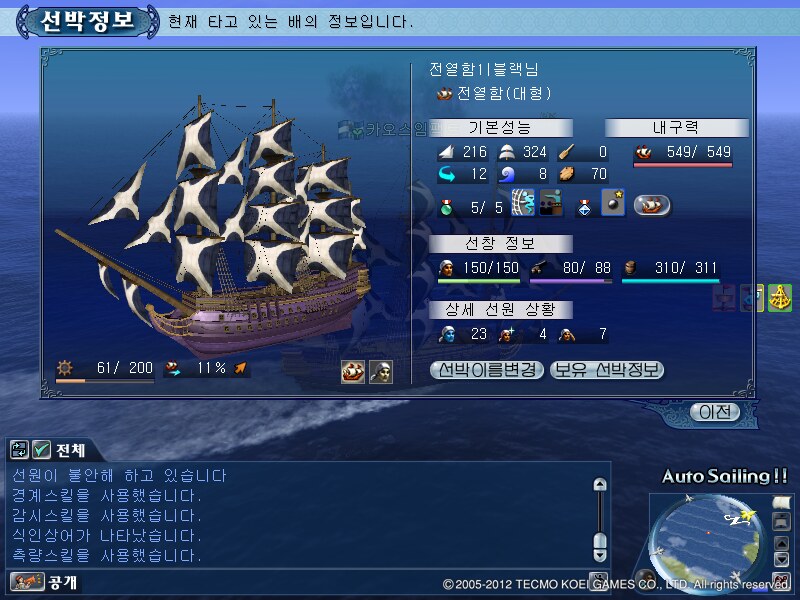
Task: Click the orange arrow beside 11%
Action: tap(240, 369)
